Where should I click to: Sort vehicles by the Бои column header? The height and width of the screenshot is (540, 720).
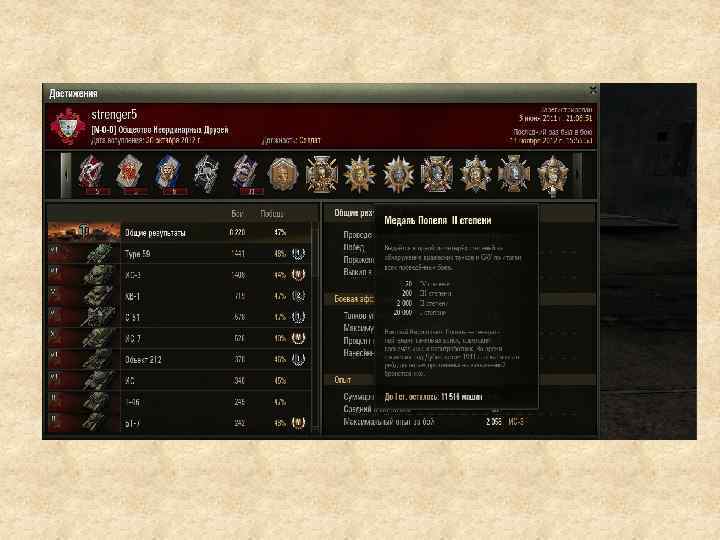(x=237, y=214)
